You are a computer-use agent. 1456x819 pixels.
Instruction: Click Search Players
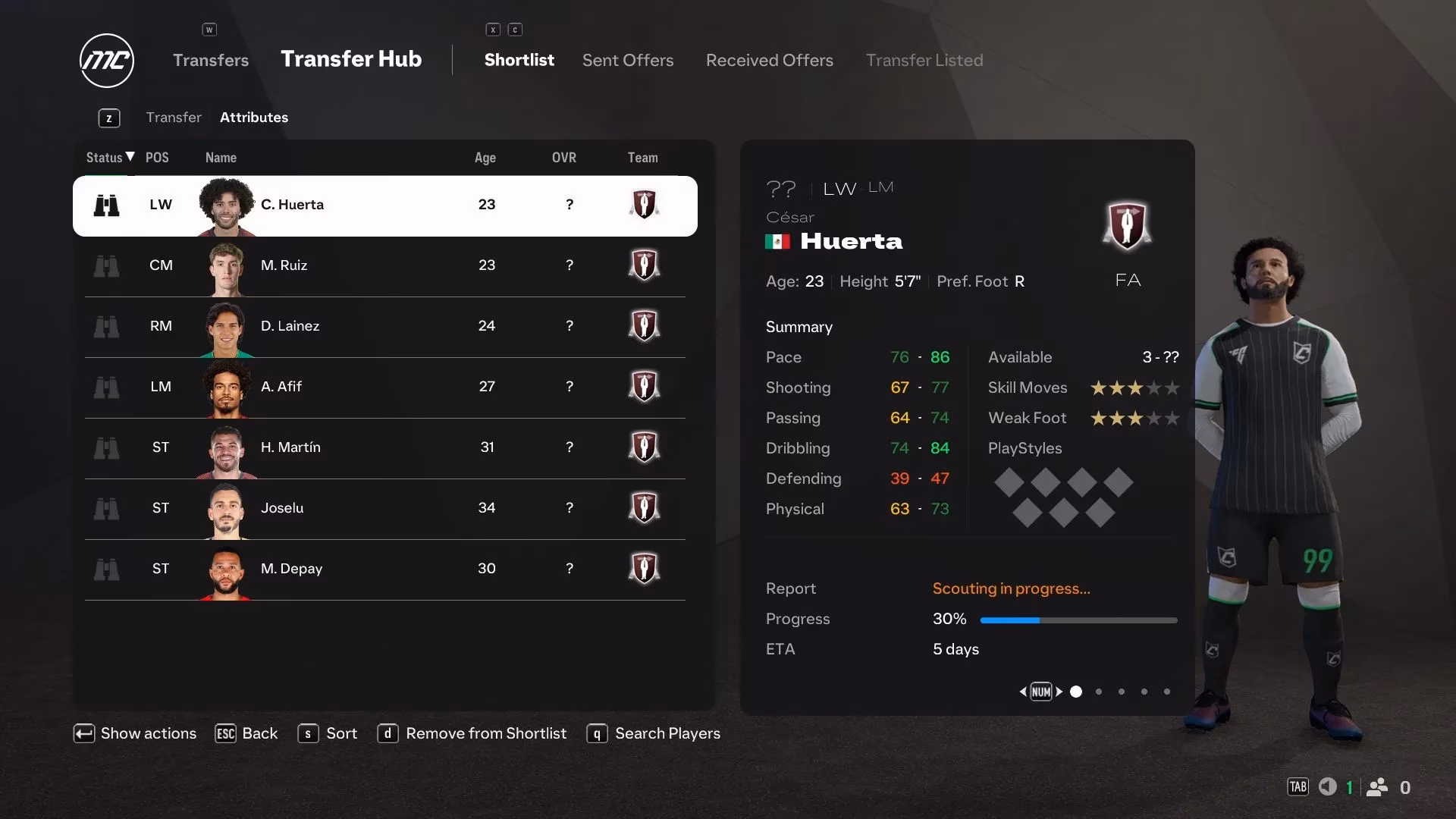point(667,733)
